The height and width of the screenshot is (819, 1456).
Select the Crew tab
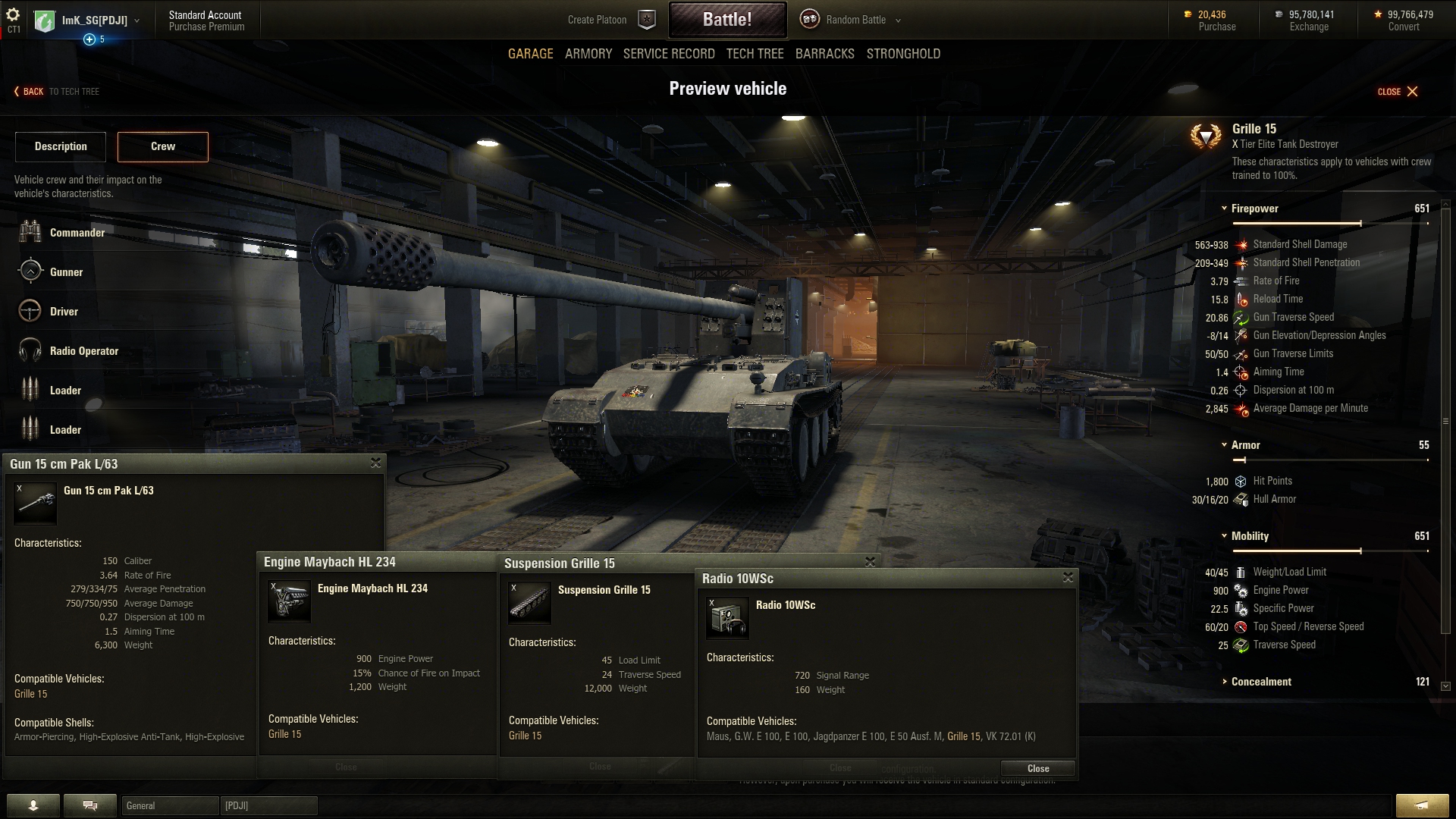point(162,146)
